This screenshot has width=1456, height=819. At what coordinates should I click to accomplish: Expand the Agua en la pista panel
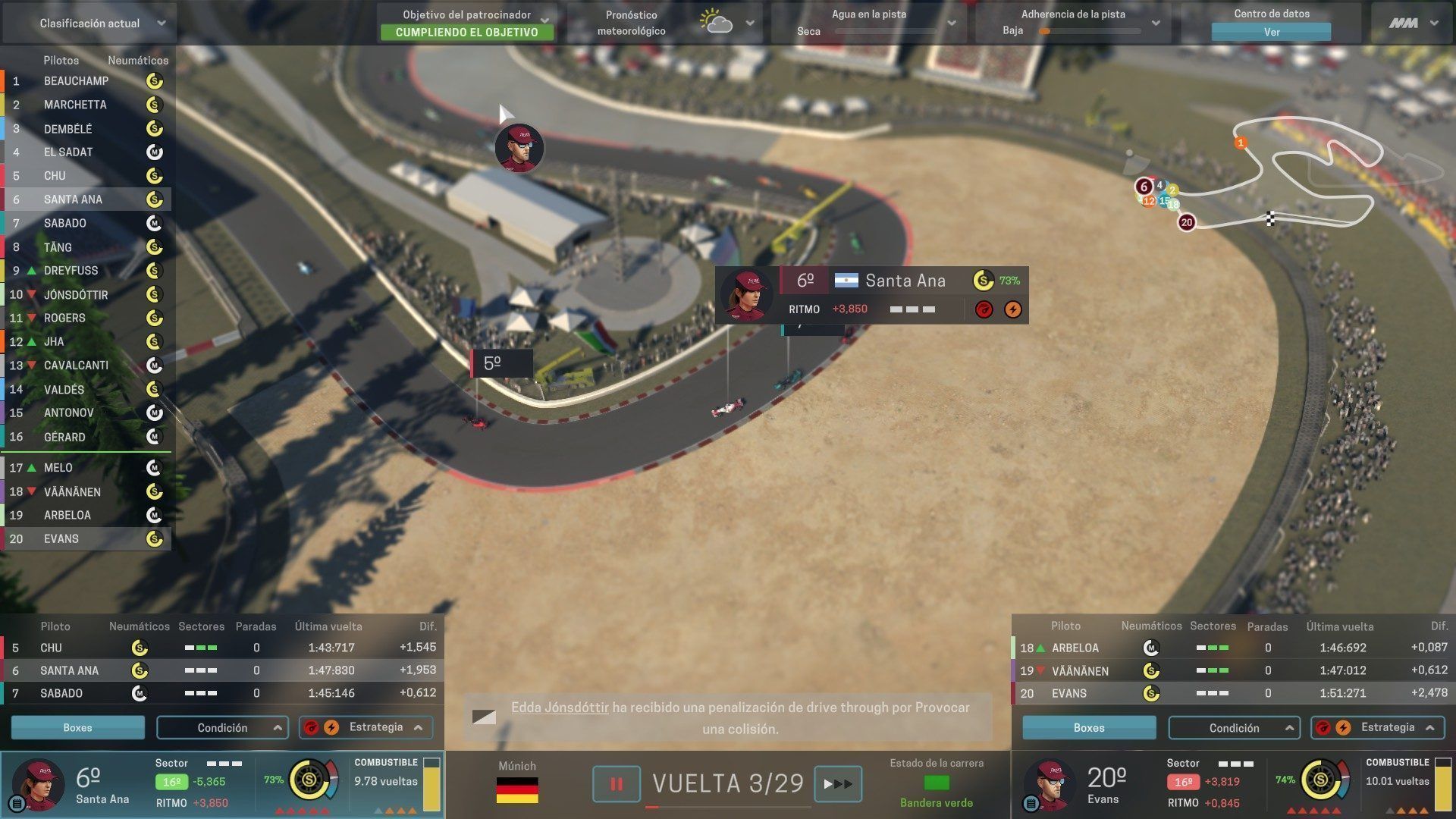[x=951, y=23]
